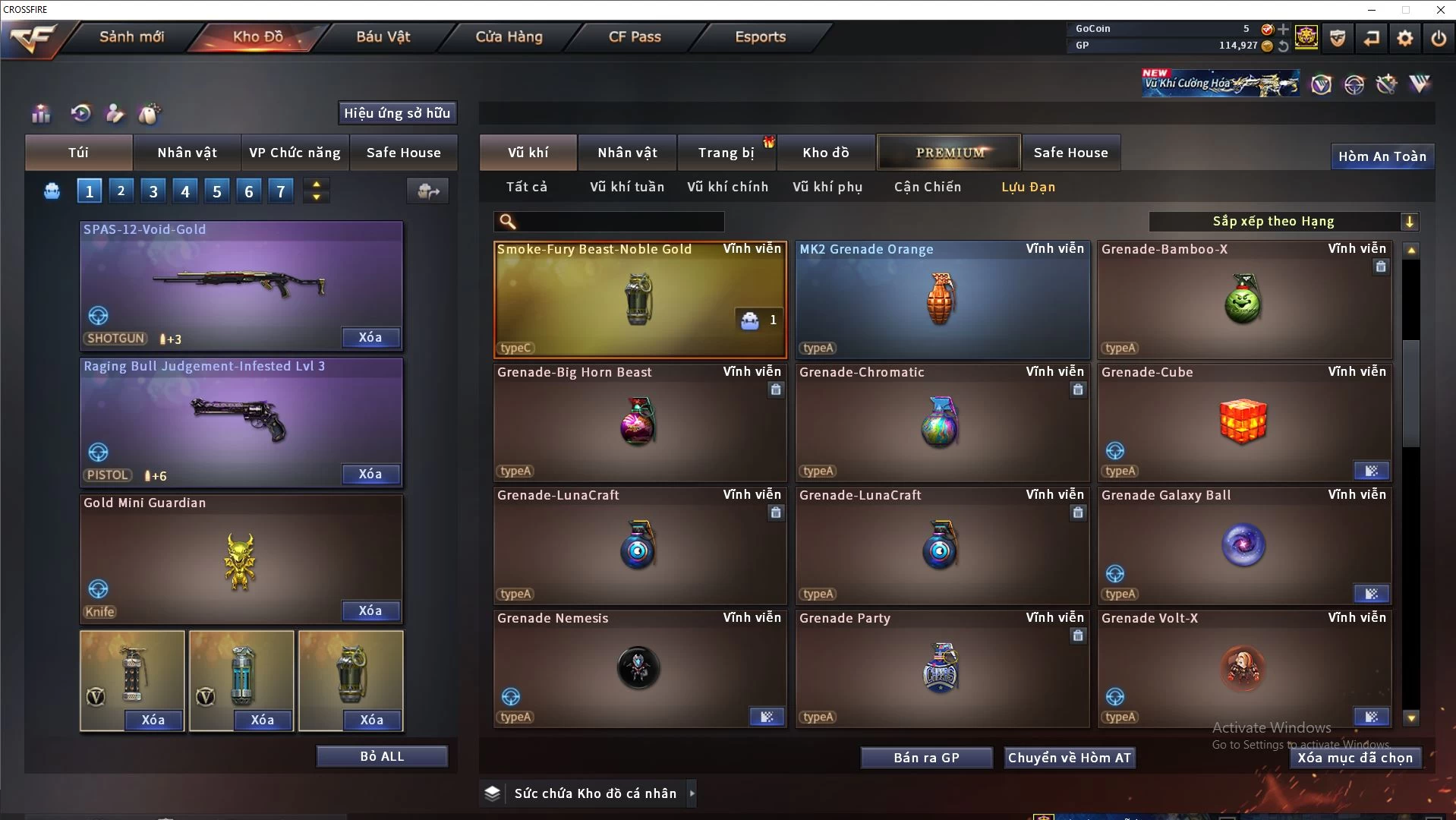Close the CROSSFIRE window
Image resolution: width=1456 pixels, height=820 pixels.
(x=1440, y=10)
